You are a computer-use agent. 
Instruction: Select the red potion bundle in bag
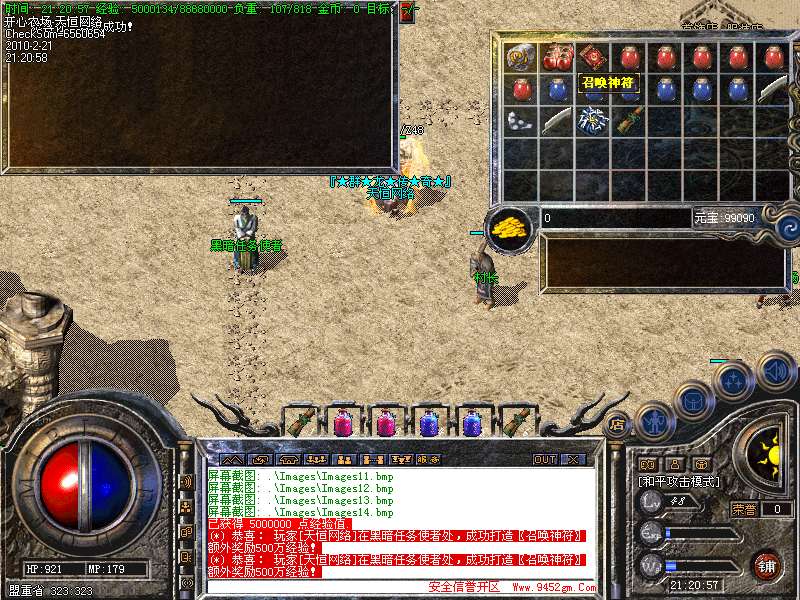coord(556,57)
